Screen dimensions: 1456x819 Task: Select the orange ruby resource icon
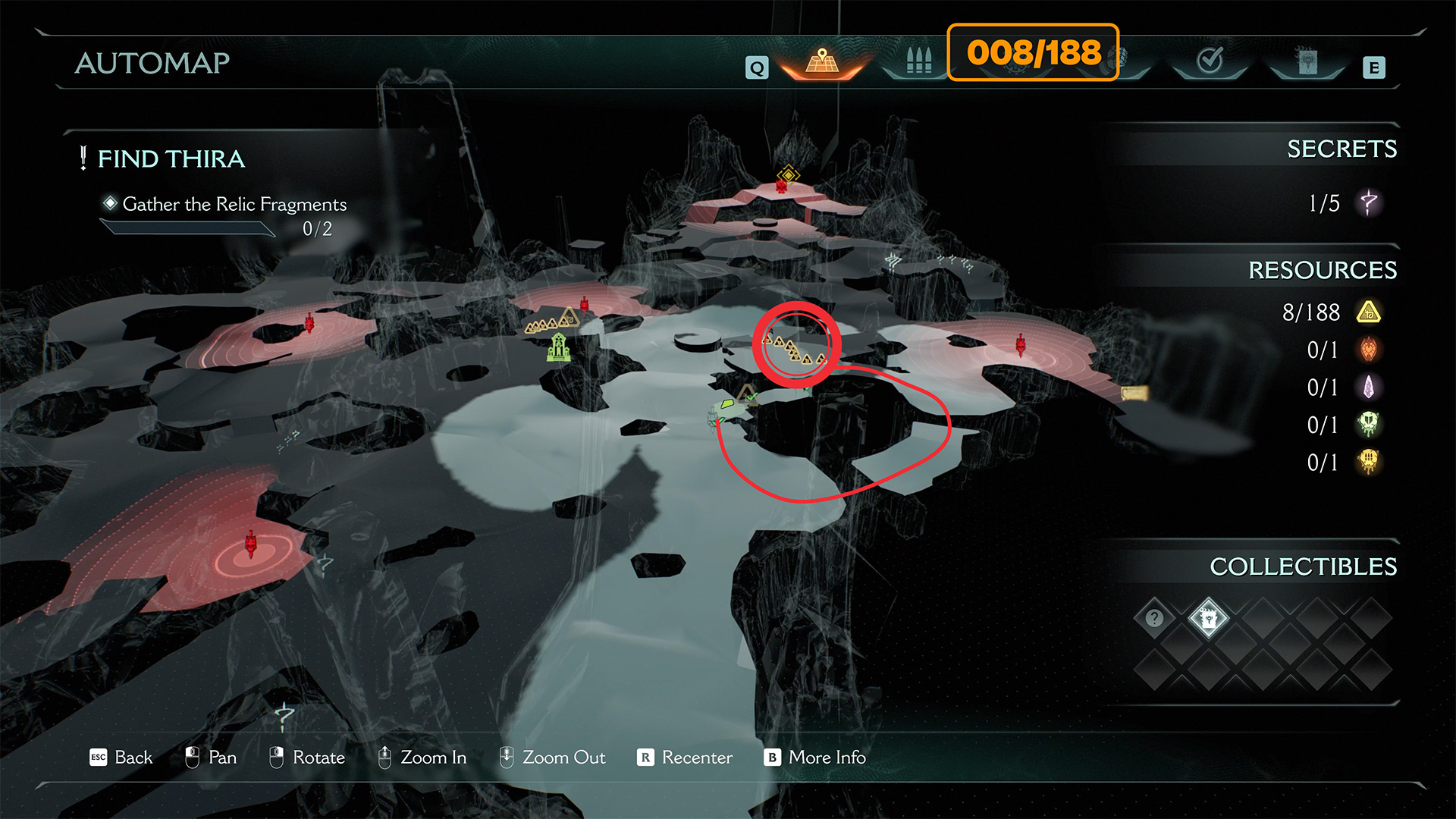(1369, 350)
